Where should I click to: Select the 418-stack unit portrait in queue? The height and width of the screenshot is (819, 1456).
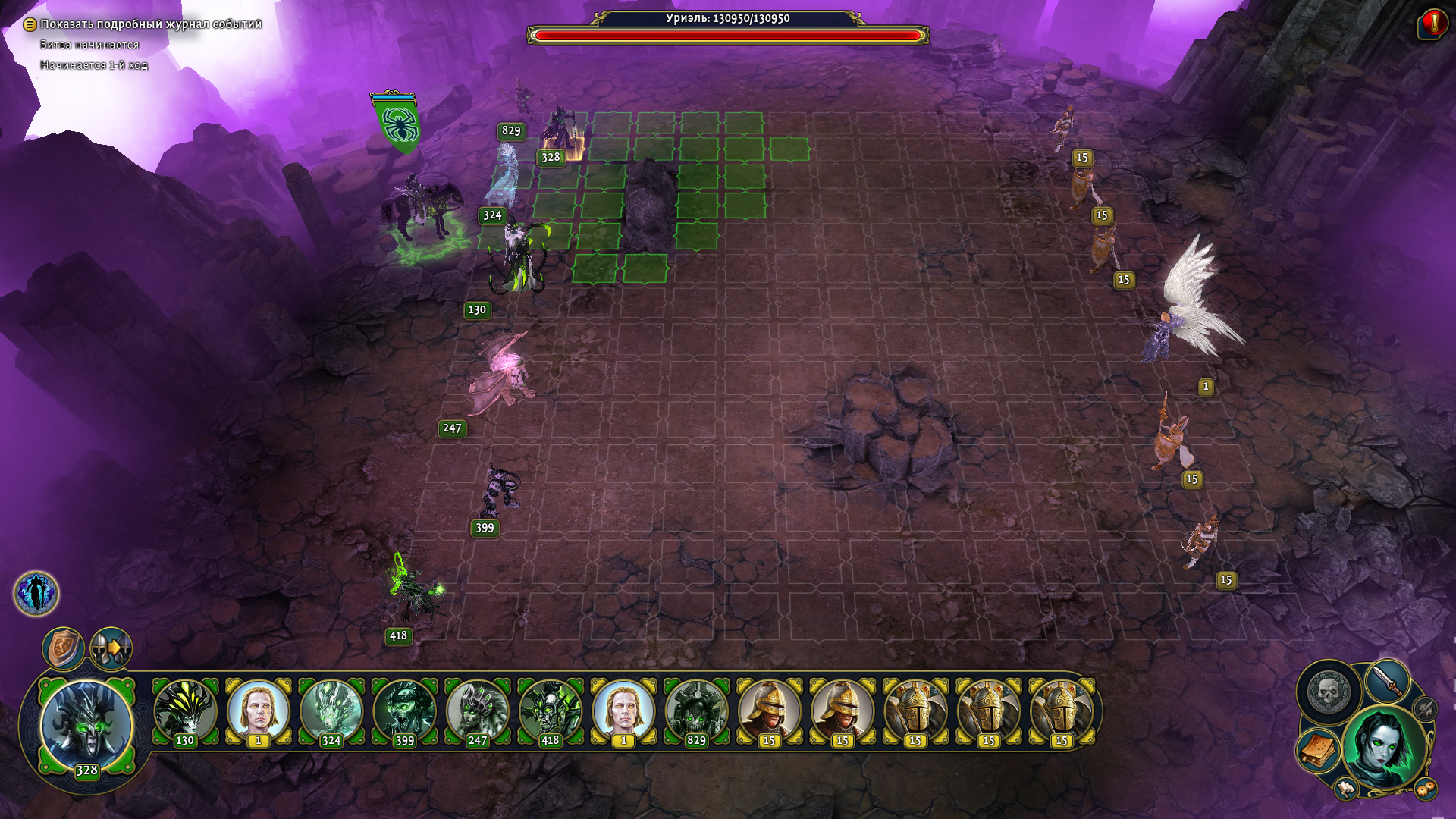551,713
